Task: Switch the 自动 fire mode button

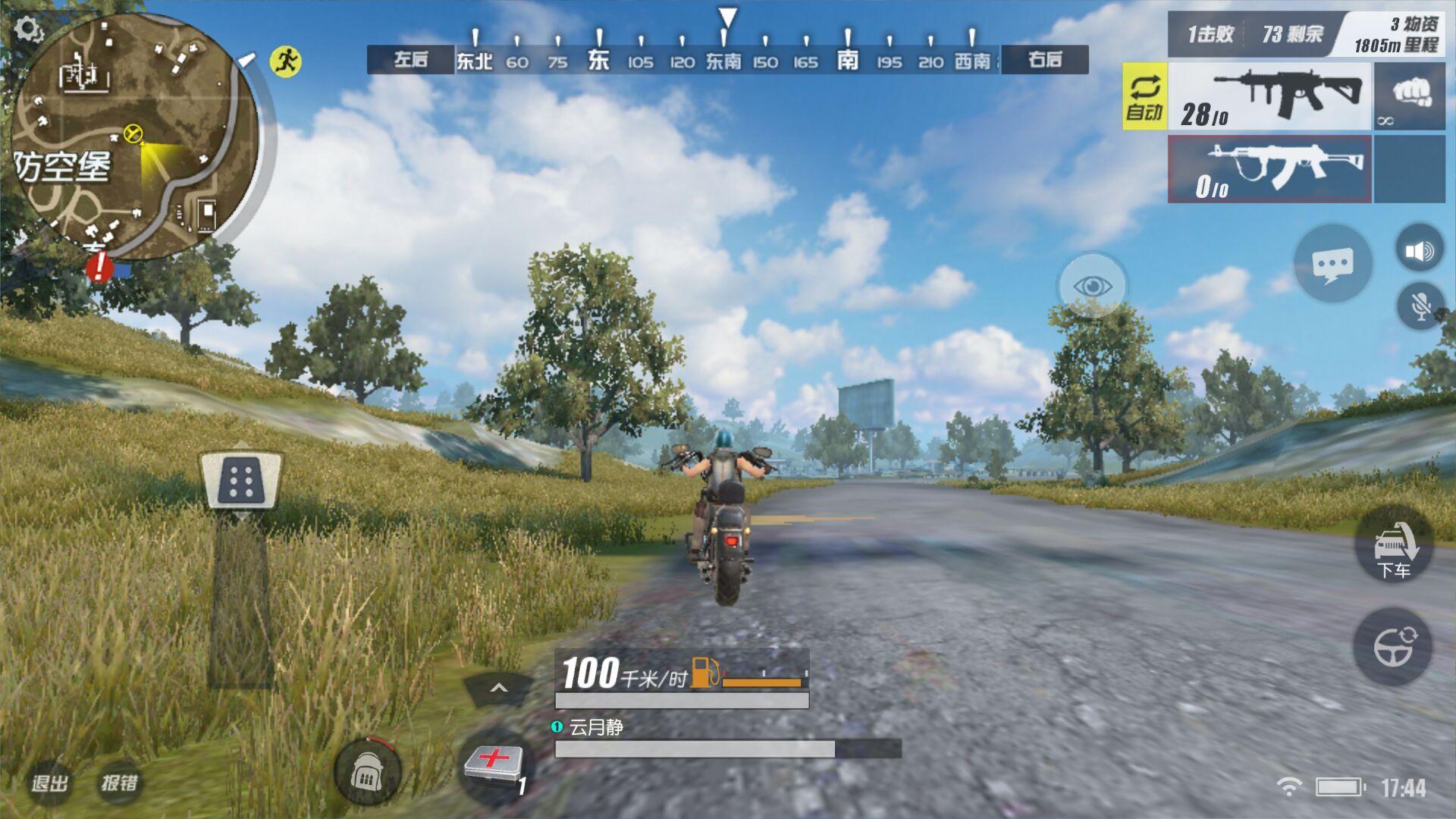Action: click(1144, 97)
